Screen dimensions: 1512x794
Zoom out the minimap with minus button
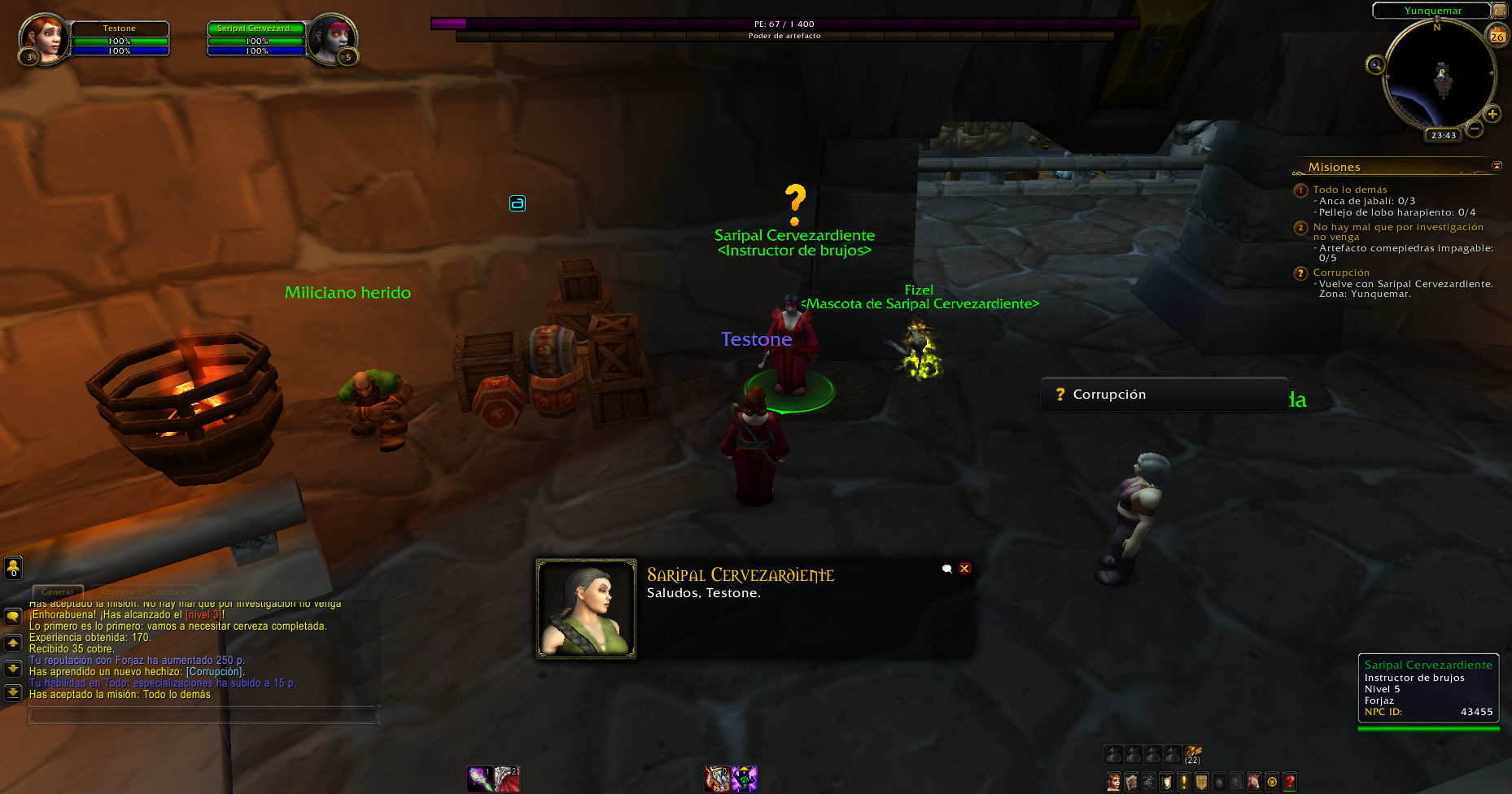pyautogui.click(x=1474, y=129)
